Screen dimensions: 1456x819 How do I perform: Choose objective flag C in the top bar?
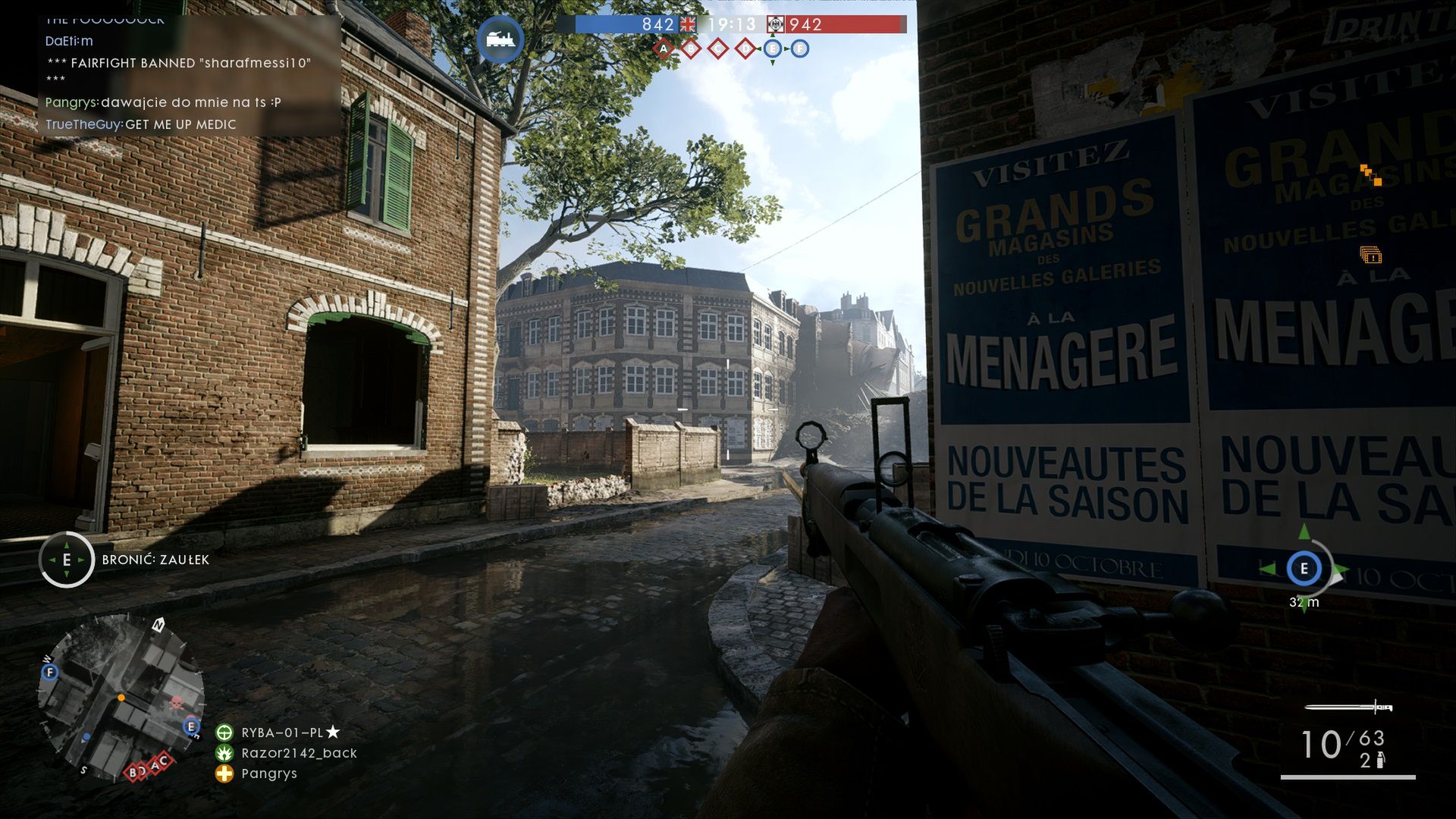click(718, 49)
